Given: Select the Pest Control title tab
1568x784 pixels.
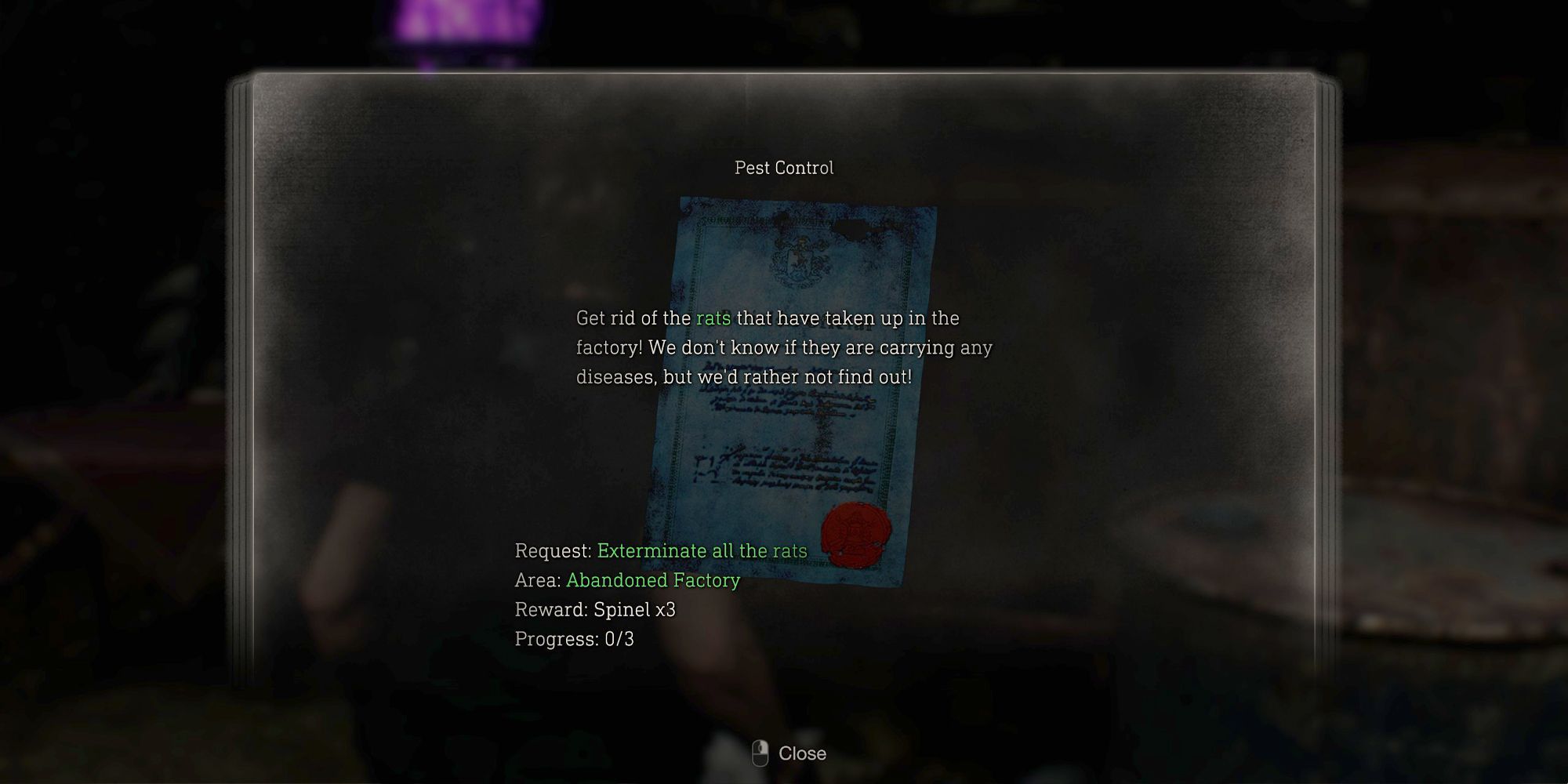Looking at the screenshot, I should pyautogui.click(x=784, y=167).
